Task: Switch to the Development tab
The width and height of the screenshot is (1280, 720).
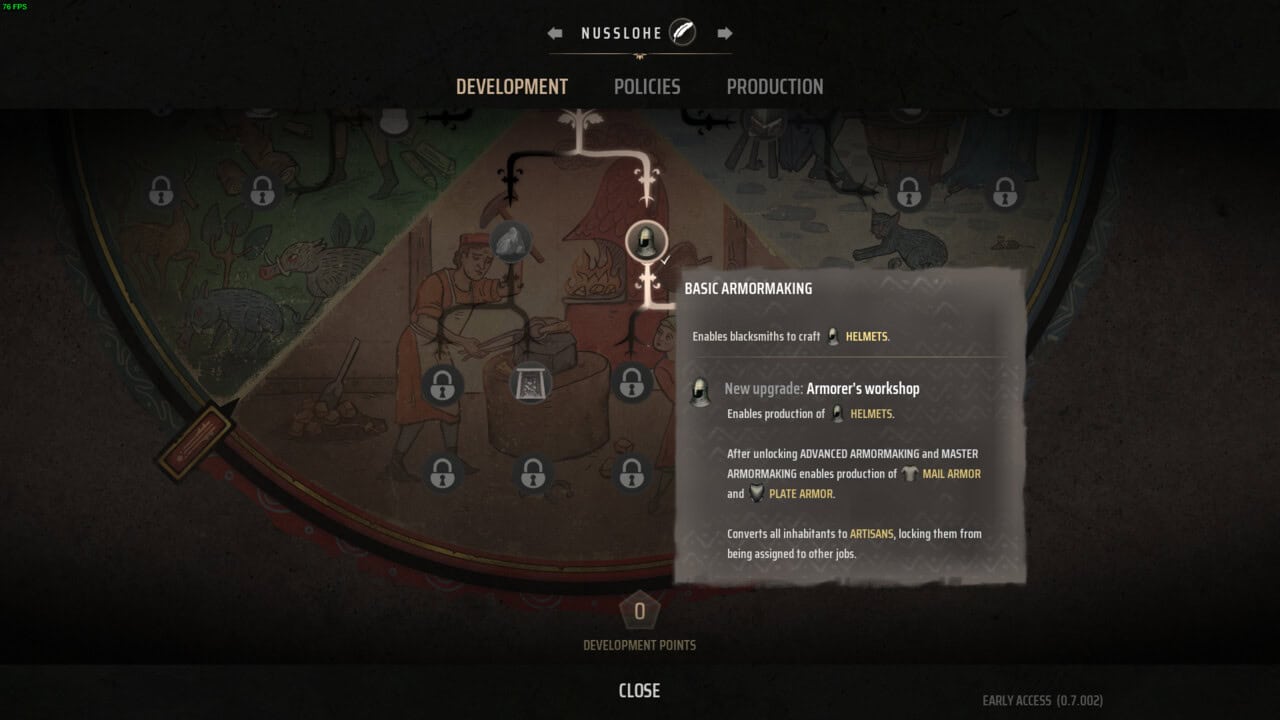Action: point(512,87)
